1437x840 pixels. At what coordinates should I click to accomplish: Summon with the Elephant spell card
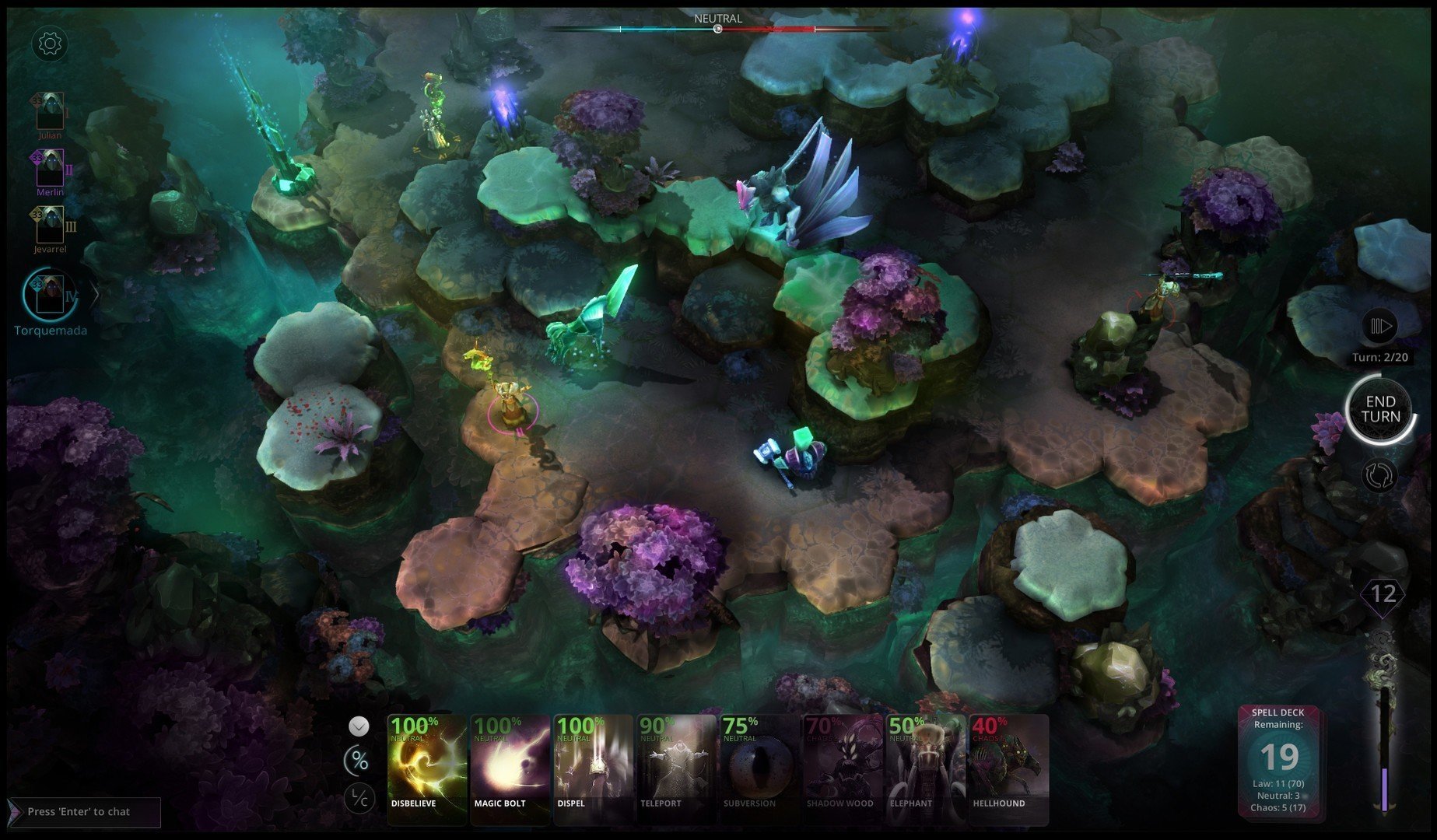coord(924,768)
